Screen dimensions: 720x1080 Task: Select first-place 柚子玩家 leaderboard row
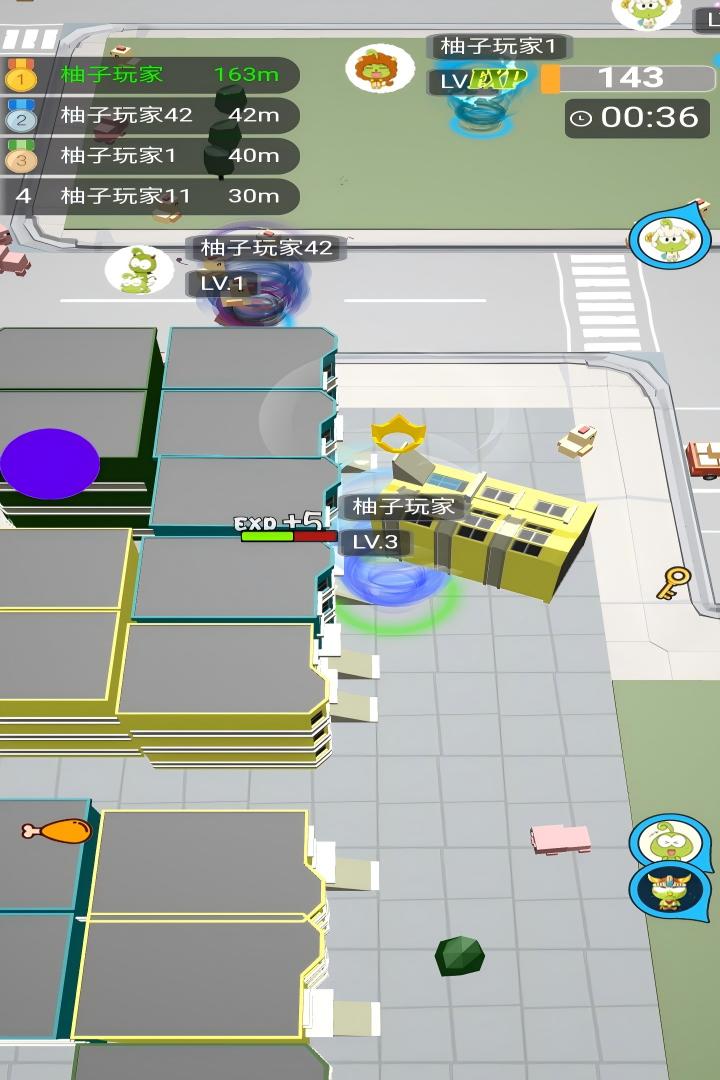(x=150, y=75)
